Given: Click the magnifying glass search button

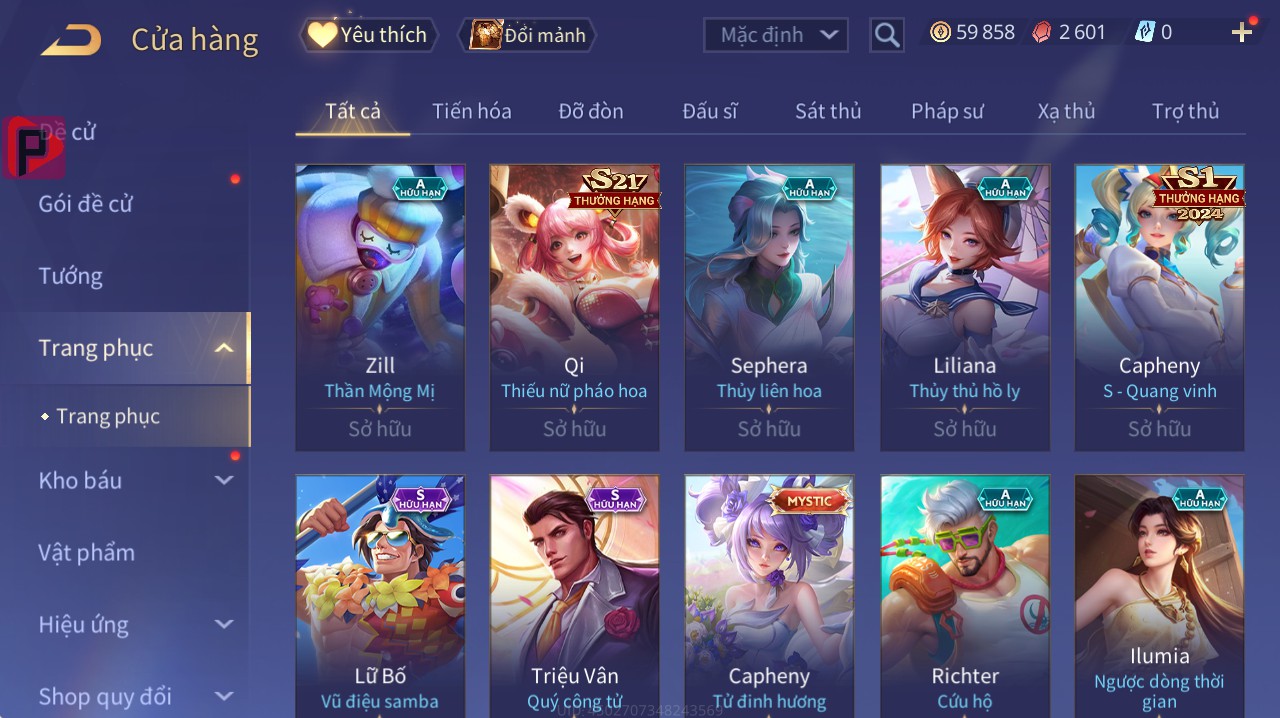Looking at the screenshot, I should click(x=887, y=35).
